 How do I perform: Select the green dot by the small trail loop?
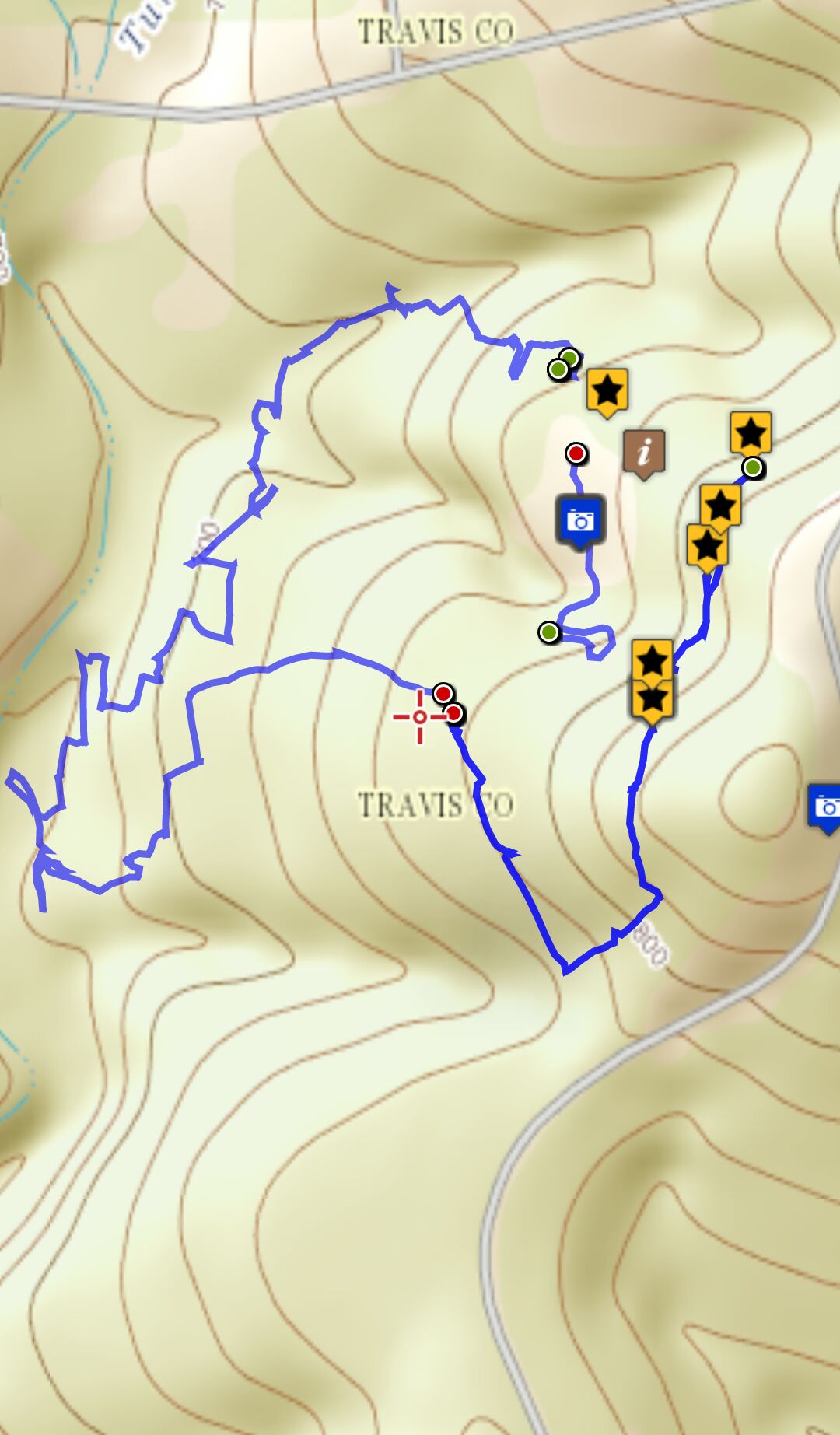pyautogui.click(x=549, y=632)
